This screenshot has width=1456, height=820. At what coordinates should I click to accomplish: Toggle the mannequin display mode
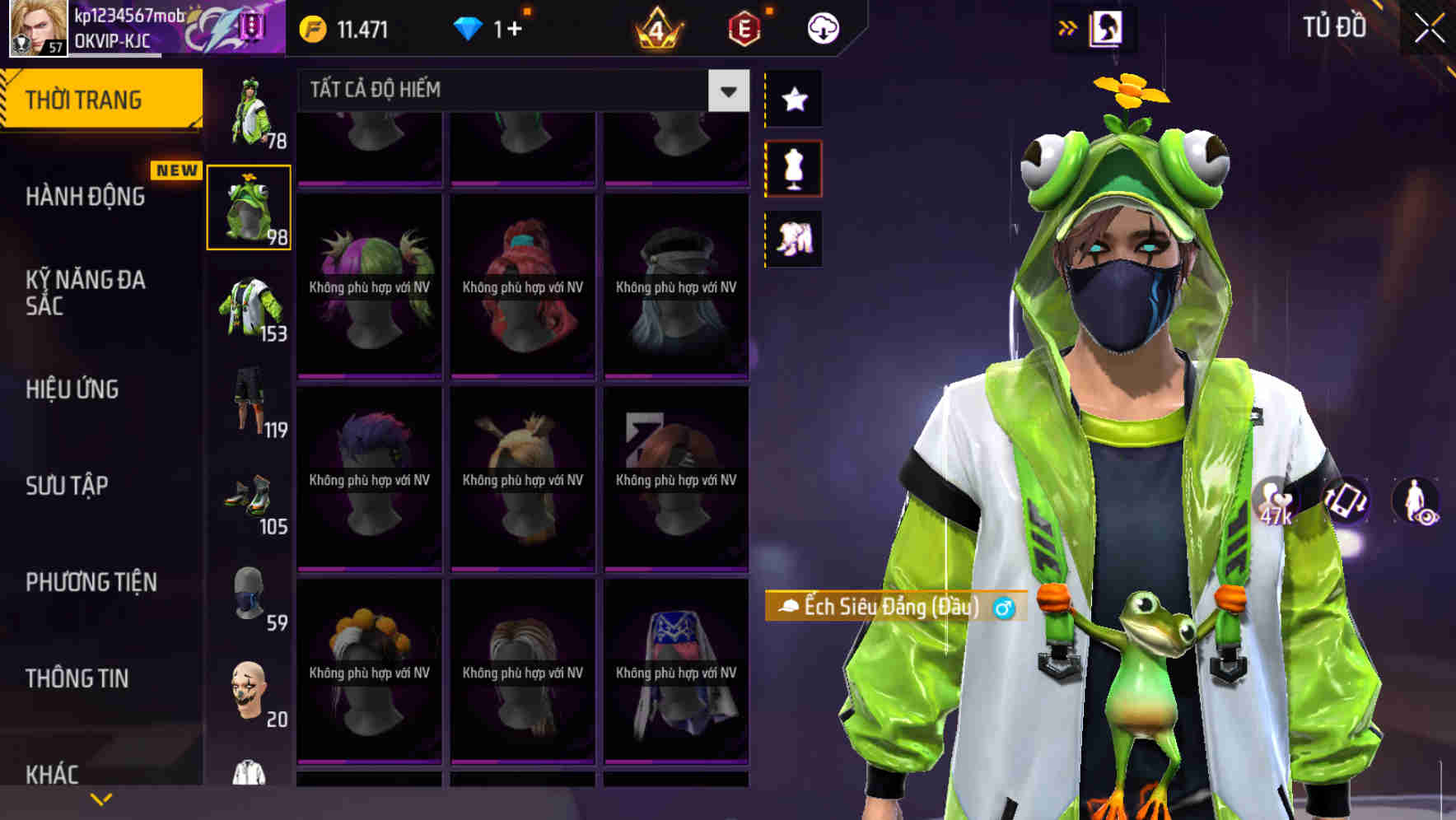pyautogui.click(x=793, y=167)
